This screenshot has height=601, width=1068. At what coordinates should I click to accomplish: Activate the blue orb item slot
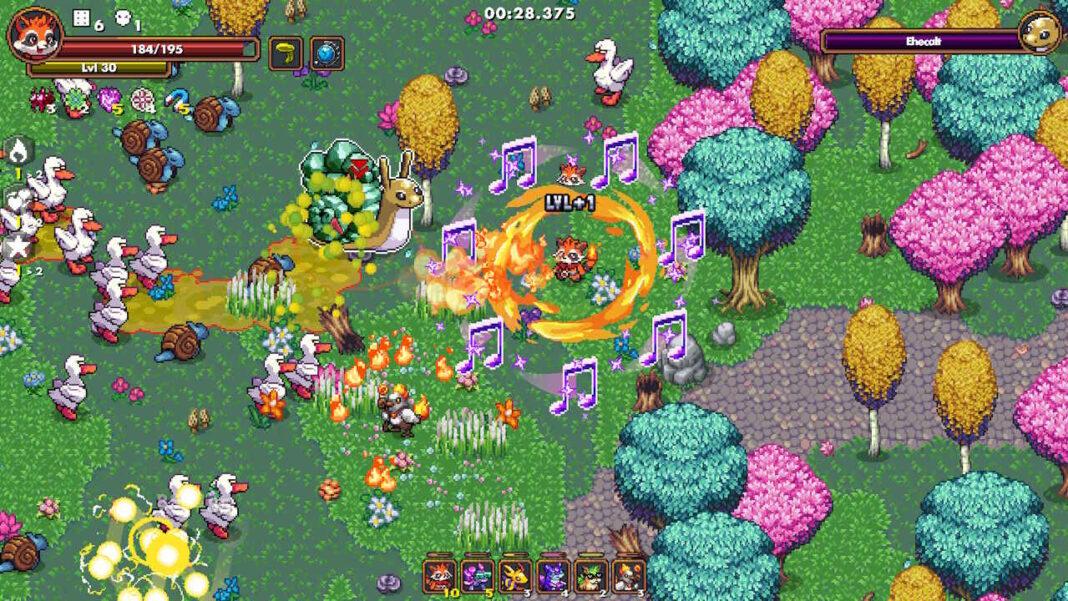coord(327,52)
